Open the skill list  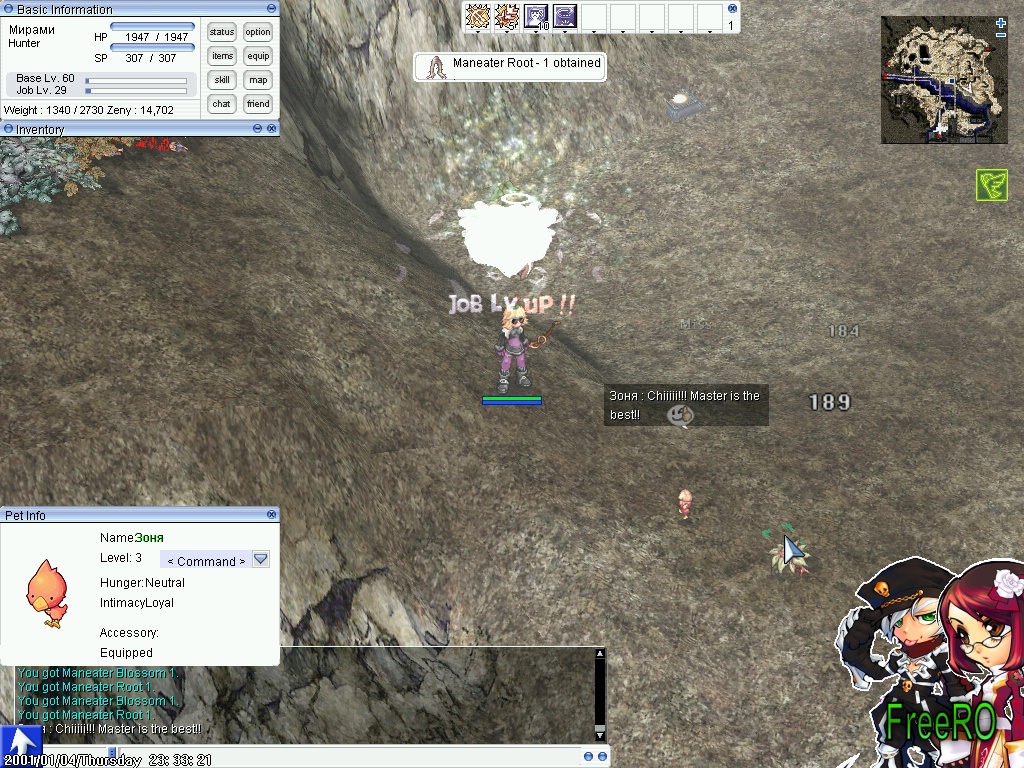222,80
